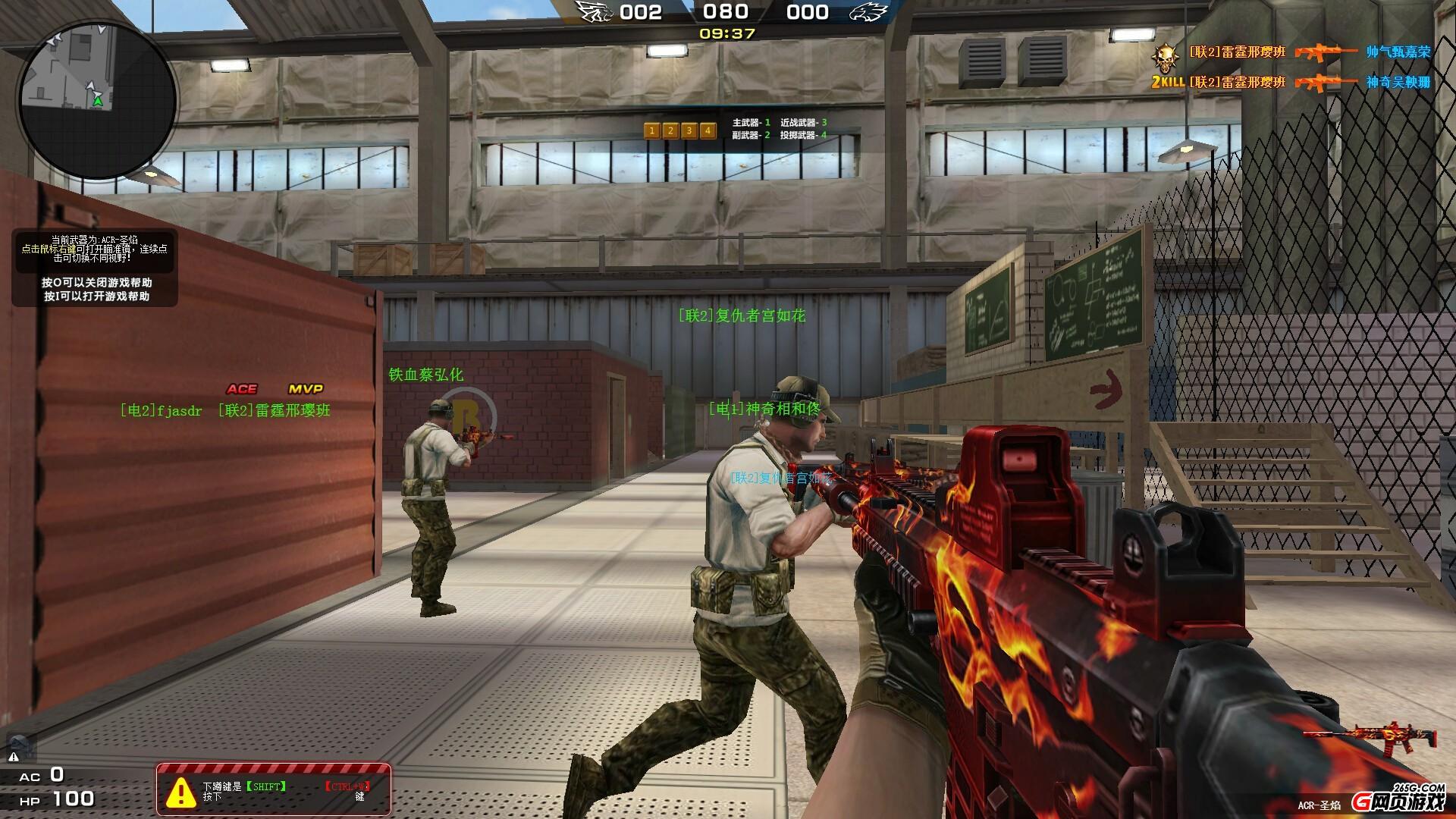The height and width of the screenshot is (819, 1456).
Task: Click the circular minimap
Action: coord(97,99)
